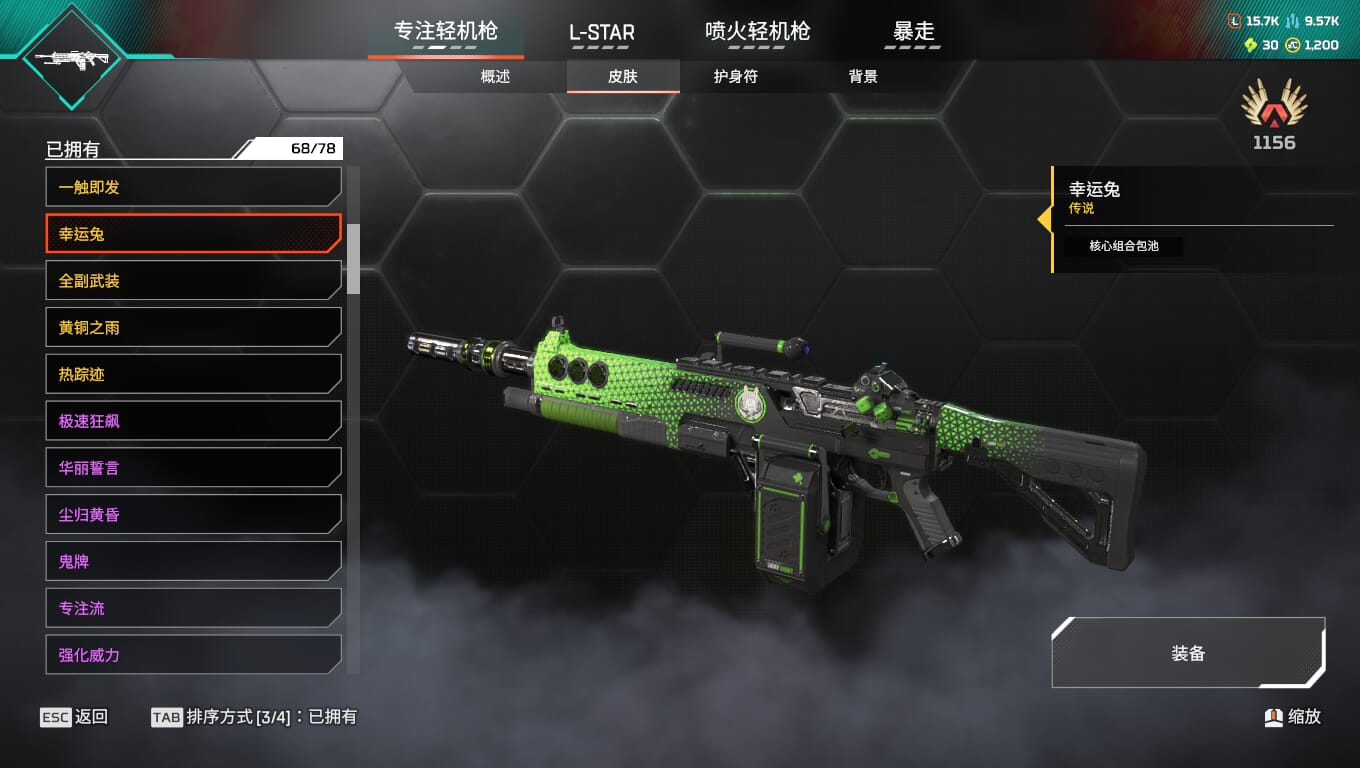Choose the 黄铜之雨 skin
The width and height of the screenshot is (1360, 768).
[193, 327]
